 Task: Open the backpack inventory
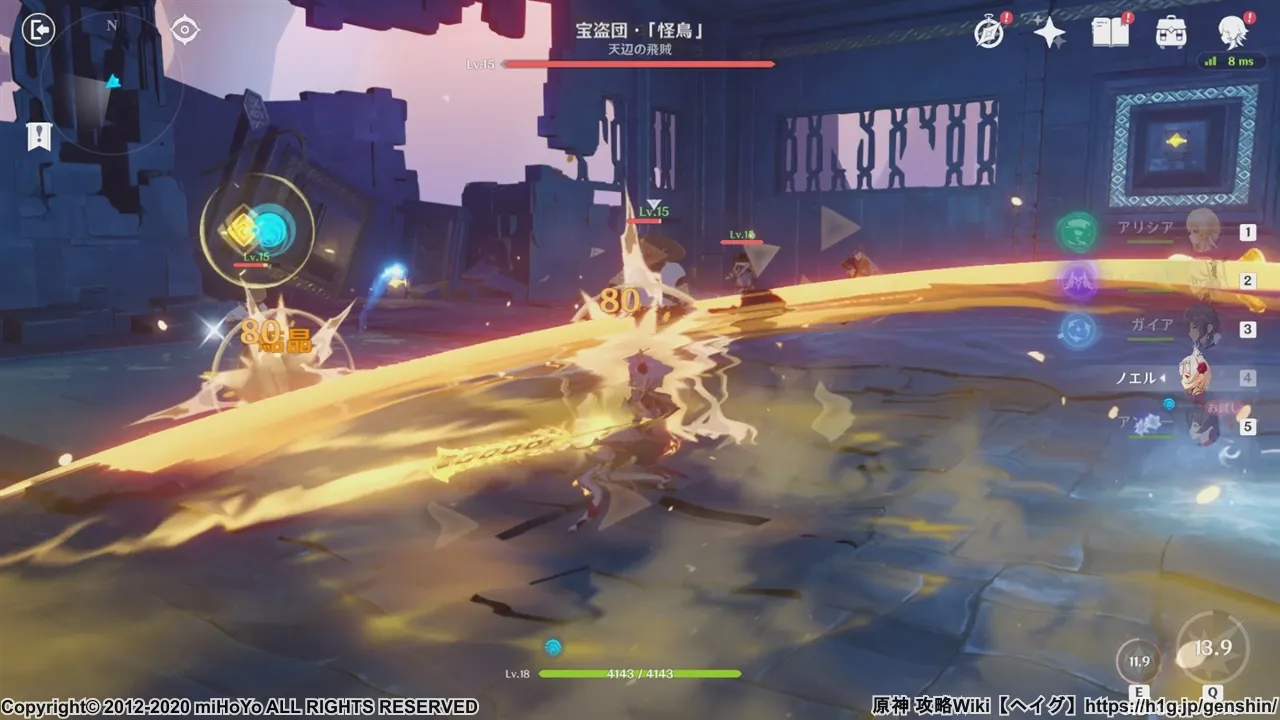tap(1171, 33)
